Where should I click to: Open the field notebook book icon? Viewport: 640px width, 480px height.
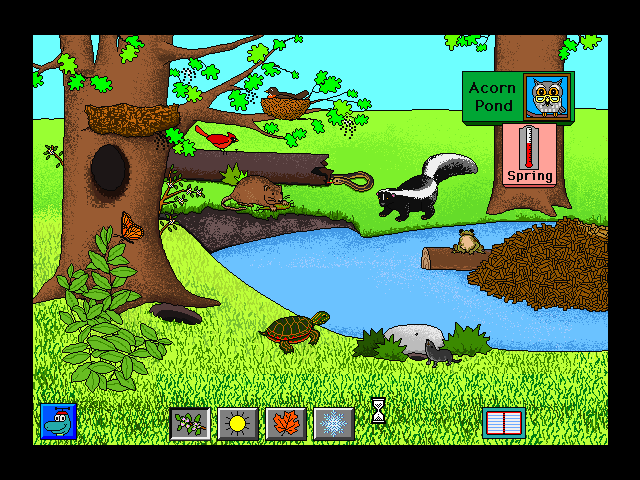point(503,423)
